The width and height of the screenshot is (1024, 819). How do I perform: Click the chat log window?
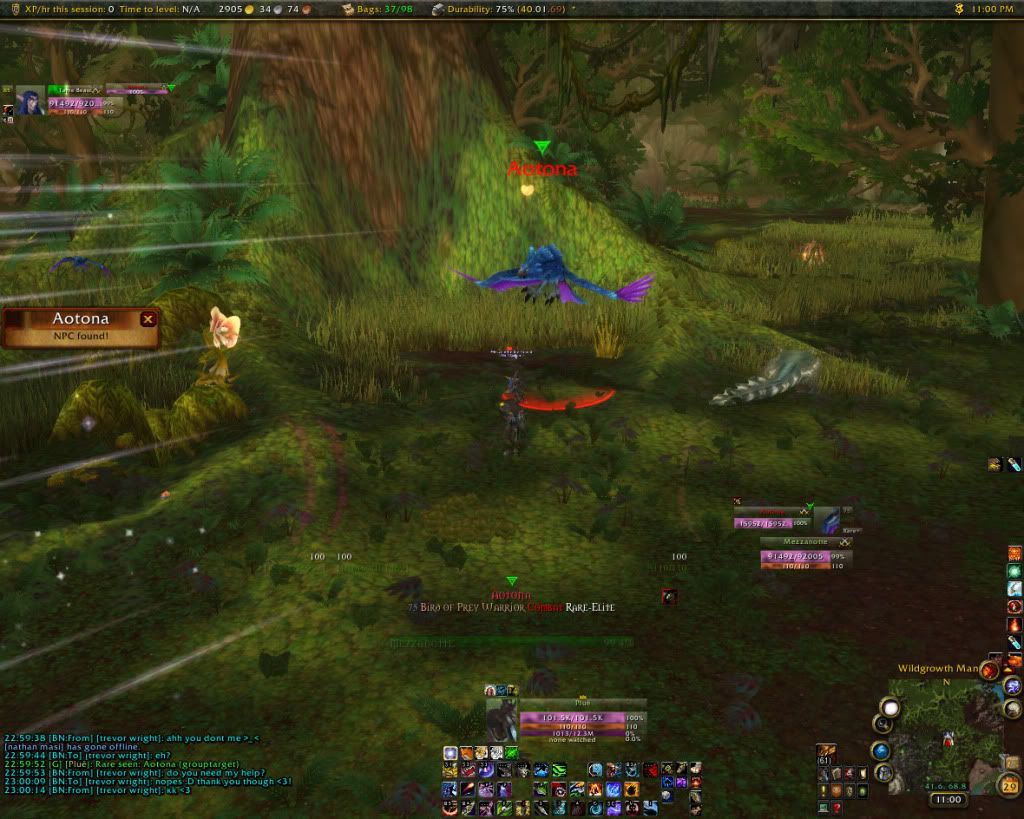150,770
